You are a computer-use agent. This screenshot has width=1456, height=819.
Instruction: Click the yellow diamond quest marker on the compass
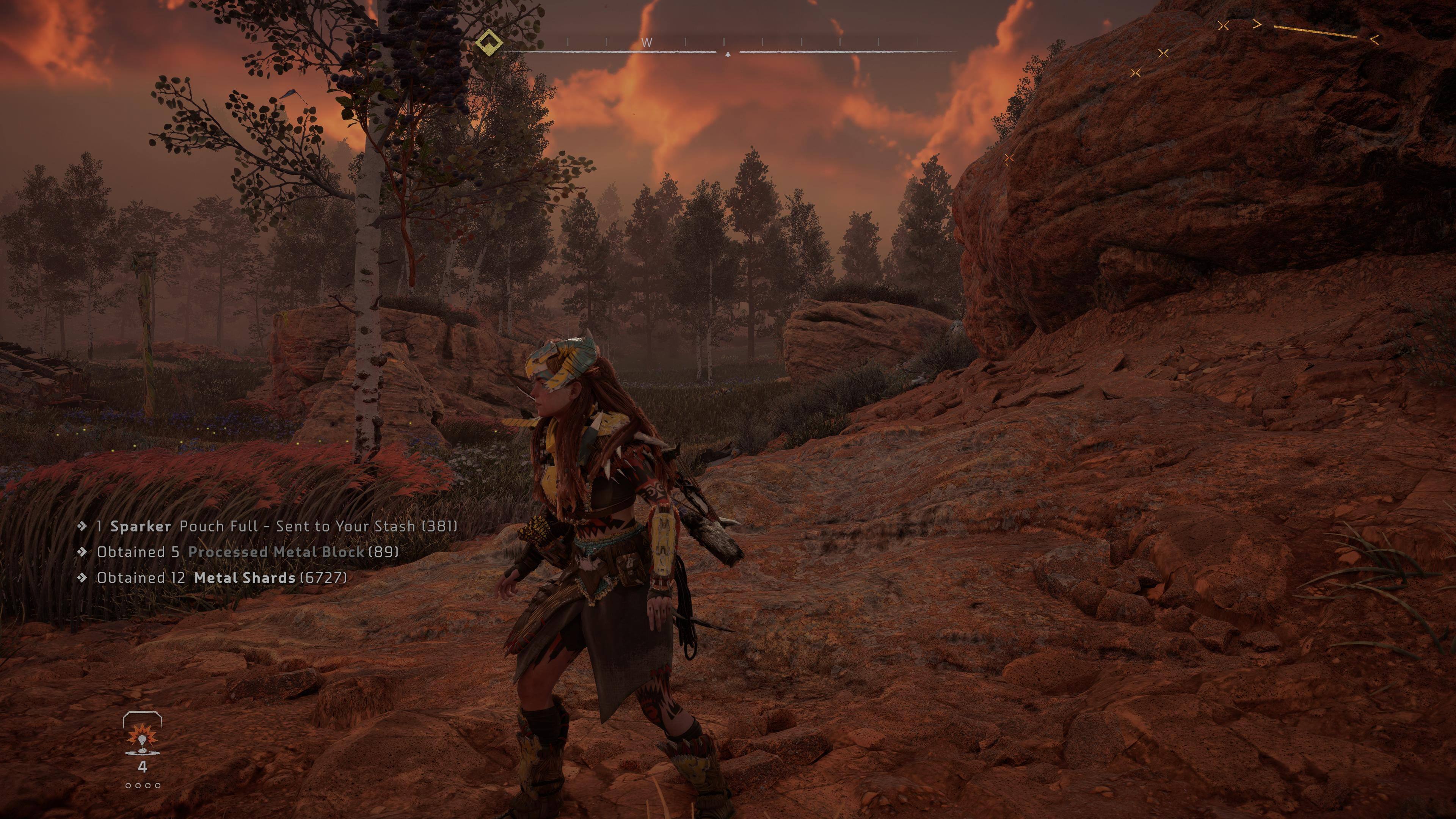click(489, 42)
